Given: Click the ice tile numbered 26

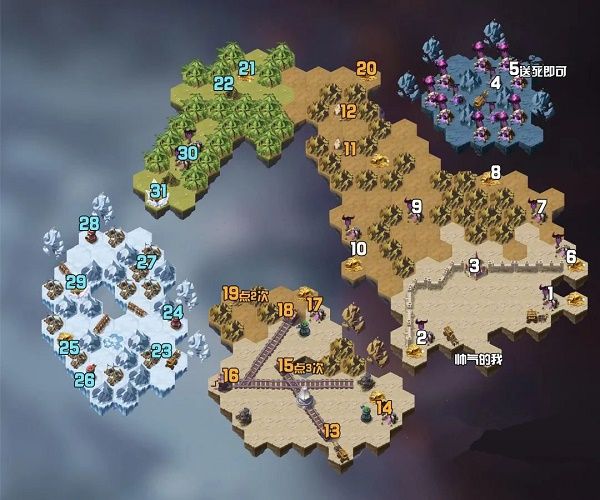Looking at the screenshot, I should (86, 379).
